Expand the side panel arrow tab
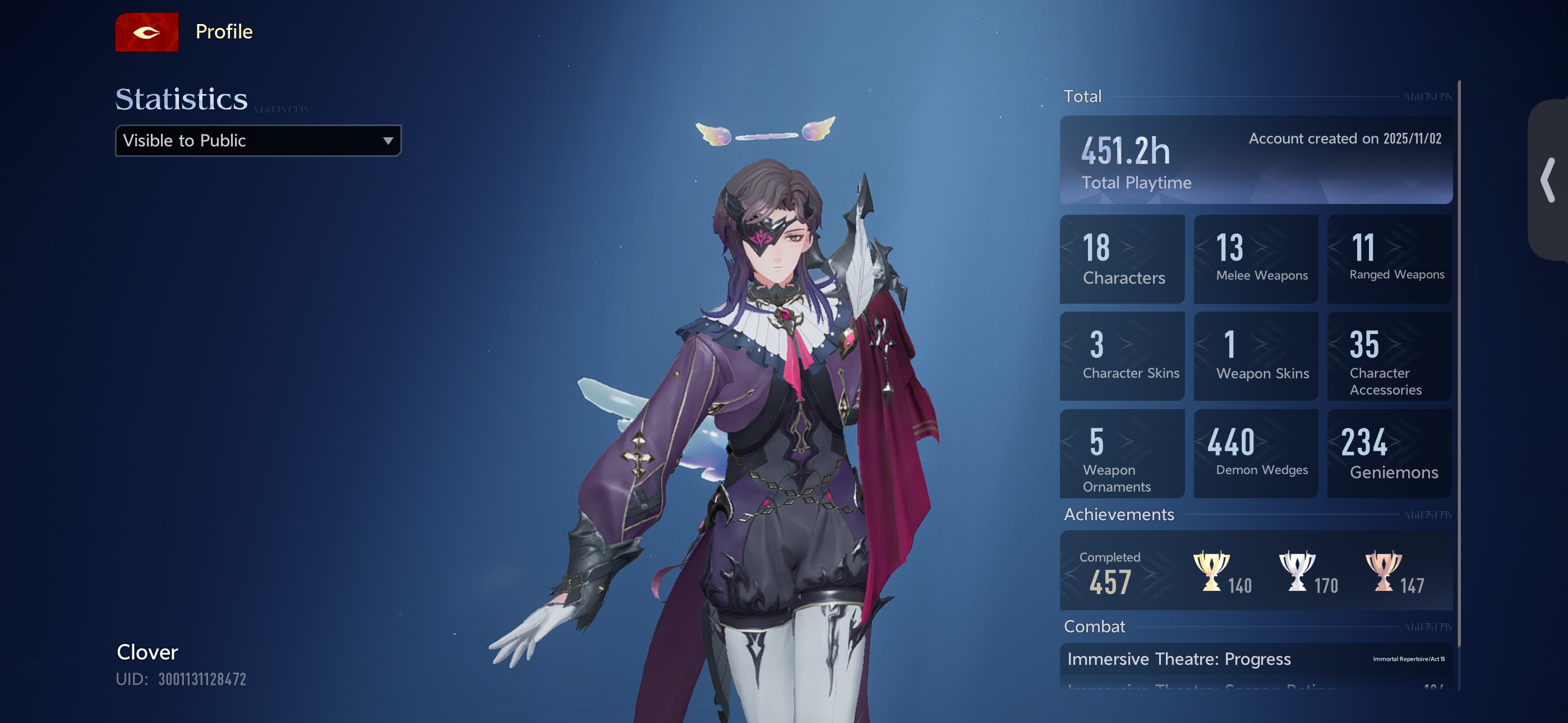Image resolution: width=1568 pixels, height=723 pixels. 1548,180
